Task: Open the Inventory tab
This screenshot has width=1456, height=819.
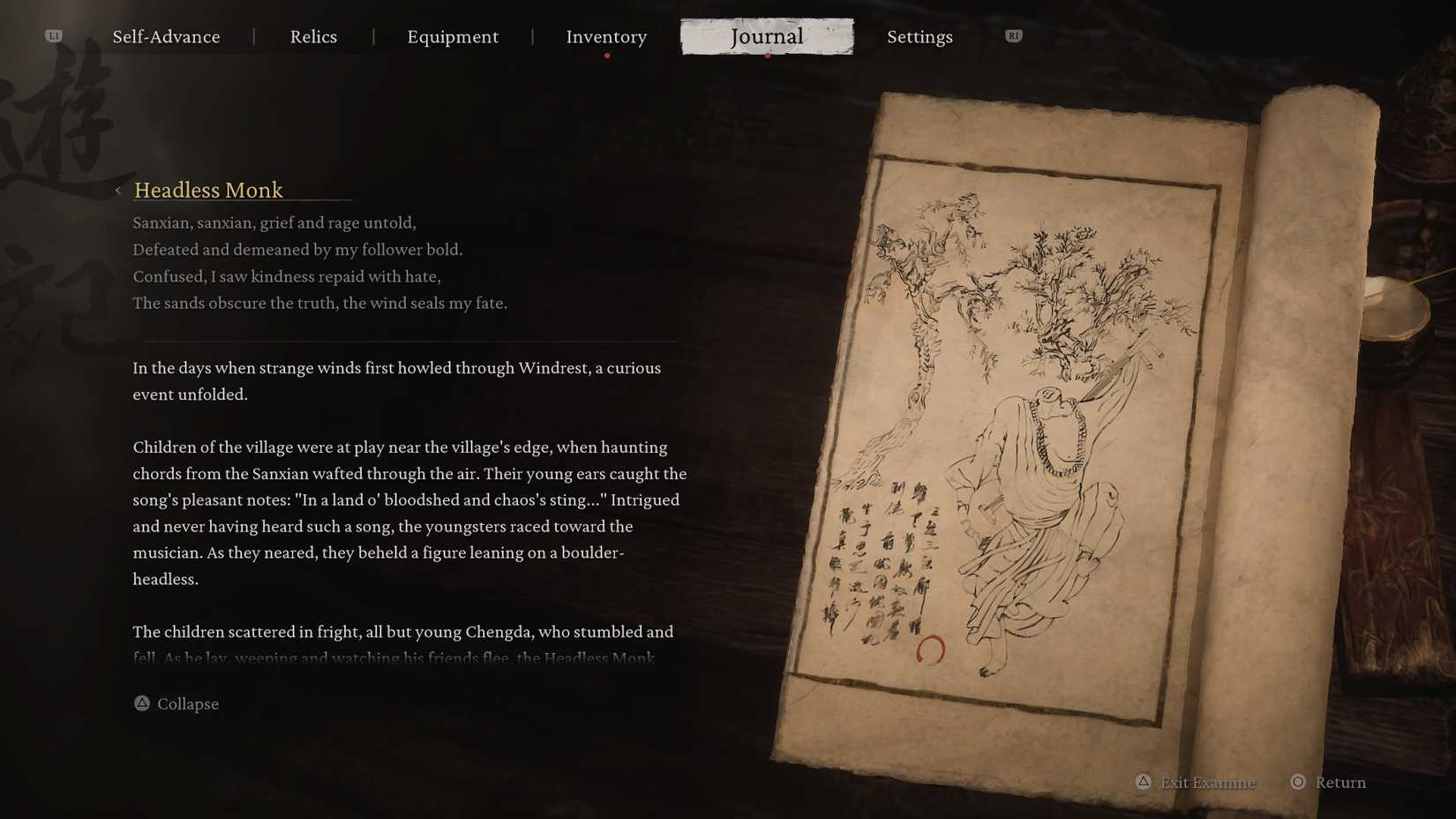Action: 606,37
